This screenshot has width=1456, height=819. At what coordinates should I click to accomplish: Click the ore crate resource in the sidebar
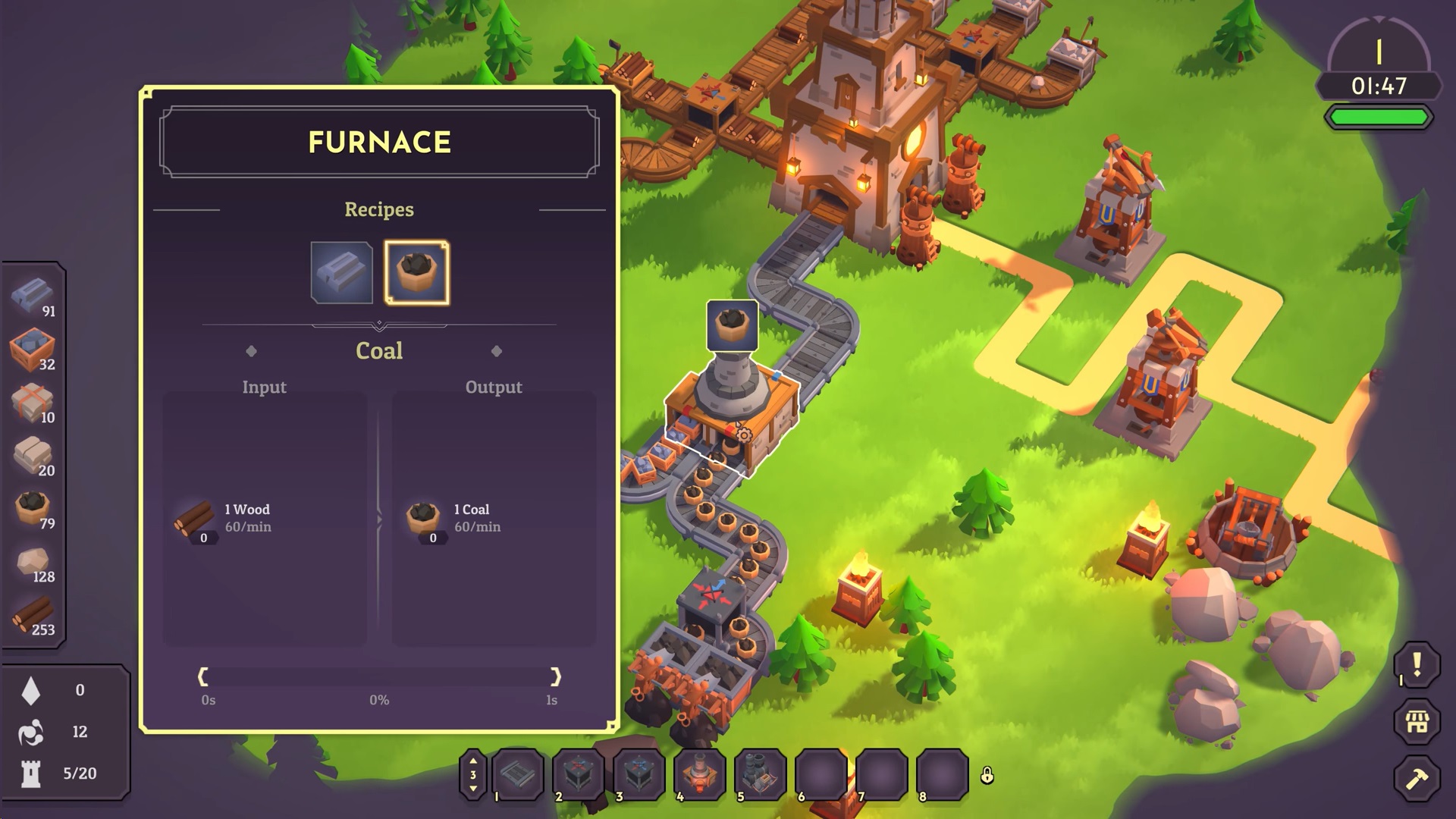point(33,349)
